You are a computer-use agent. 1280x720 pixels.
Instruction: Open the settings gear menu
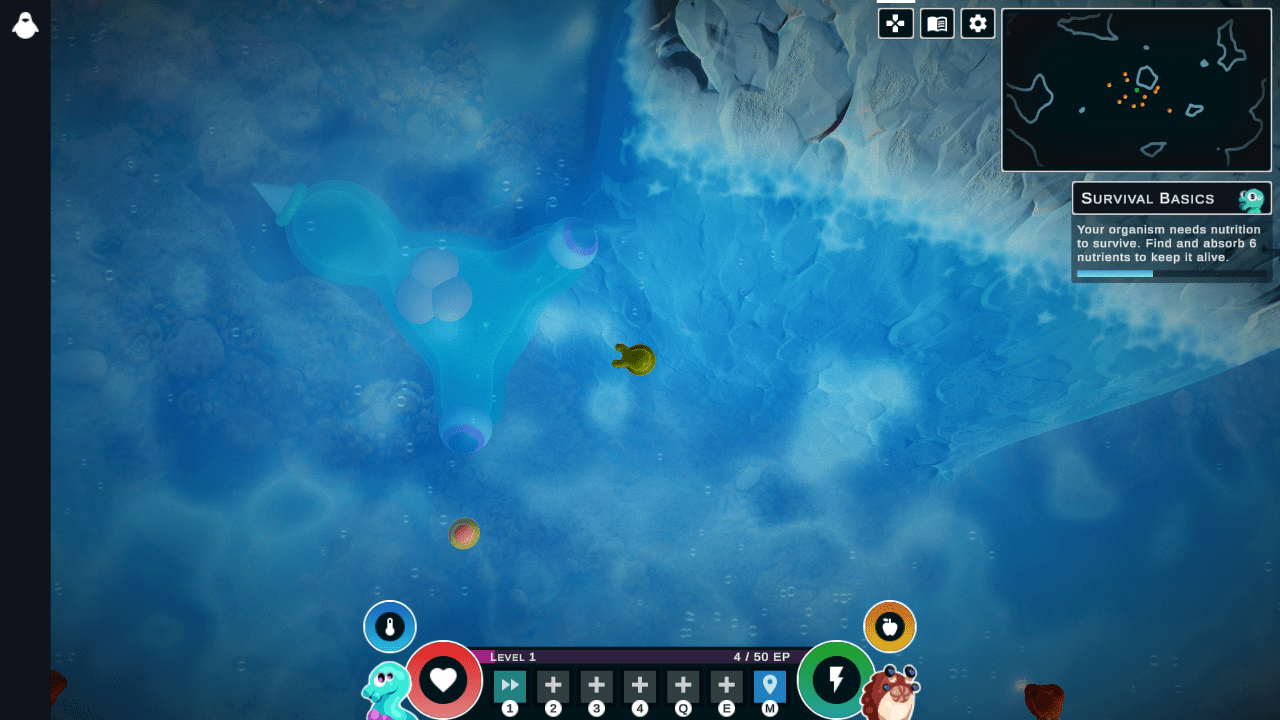pos(978,23)
